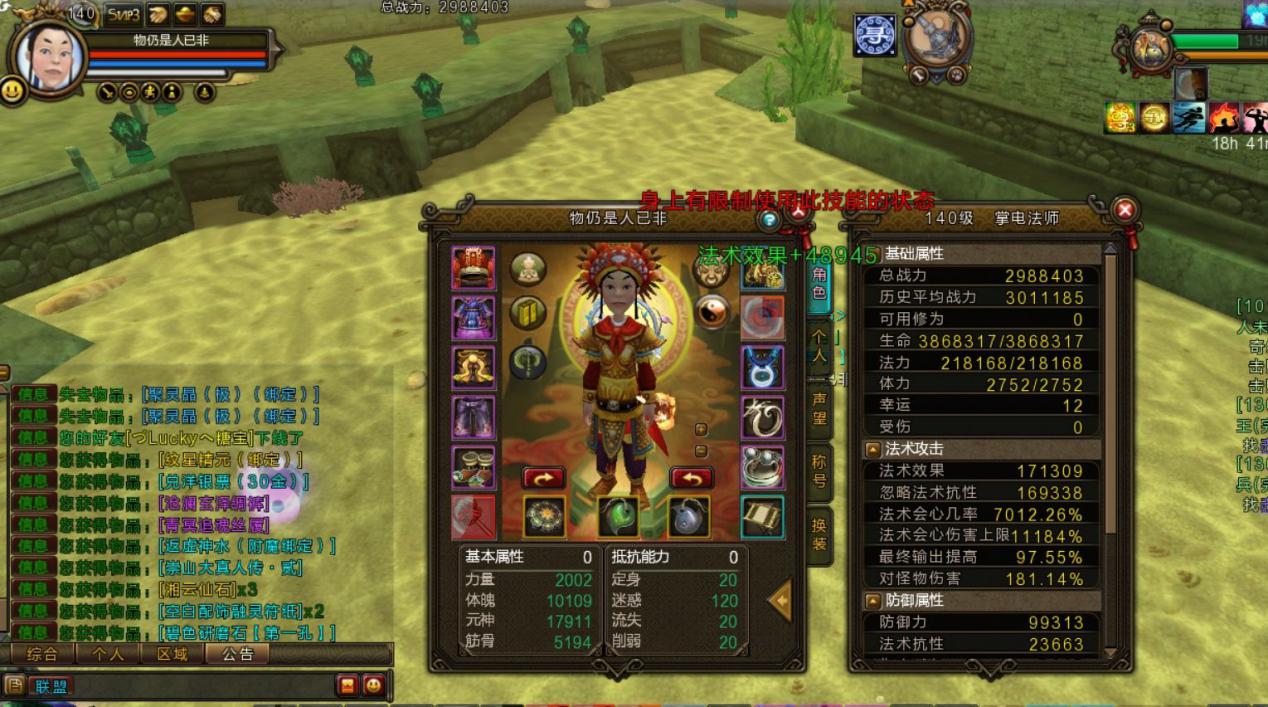
Task: Select the red headdress equipment slot
Action: click(473, 267)
